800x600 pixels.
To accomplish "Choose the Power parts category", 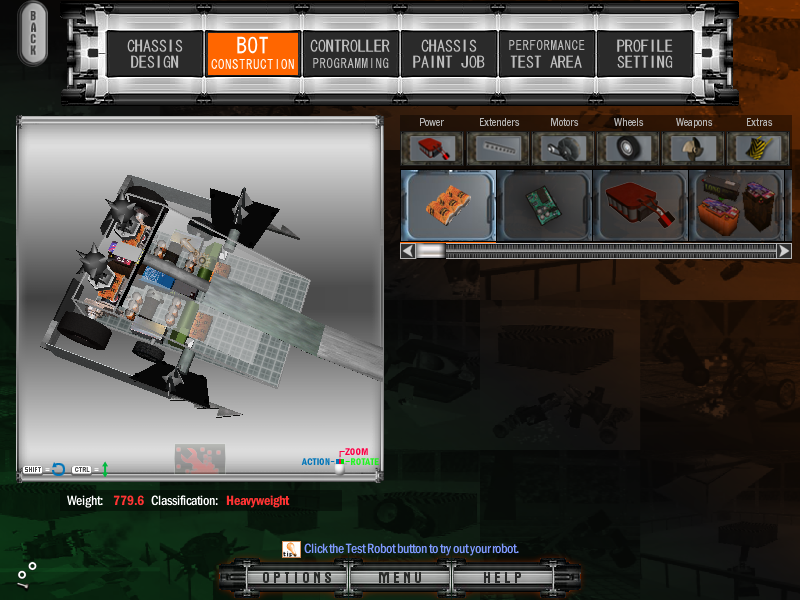I will [x=432, y=148].
